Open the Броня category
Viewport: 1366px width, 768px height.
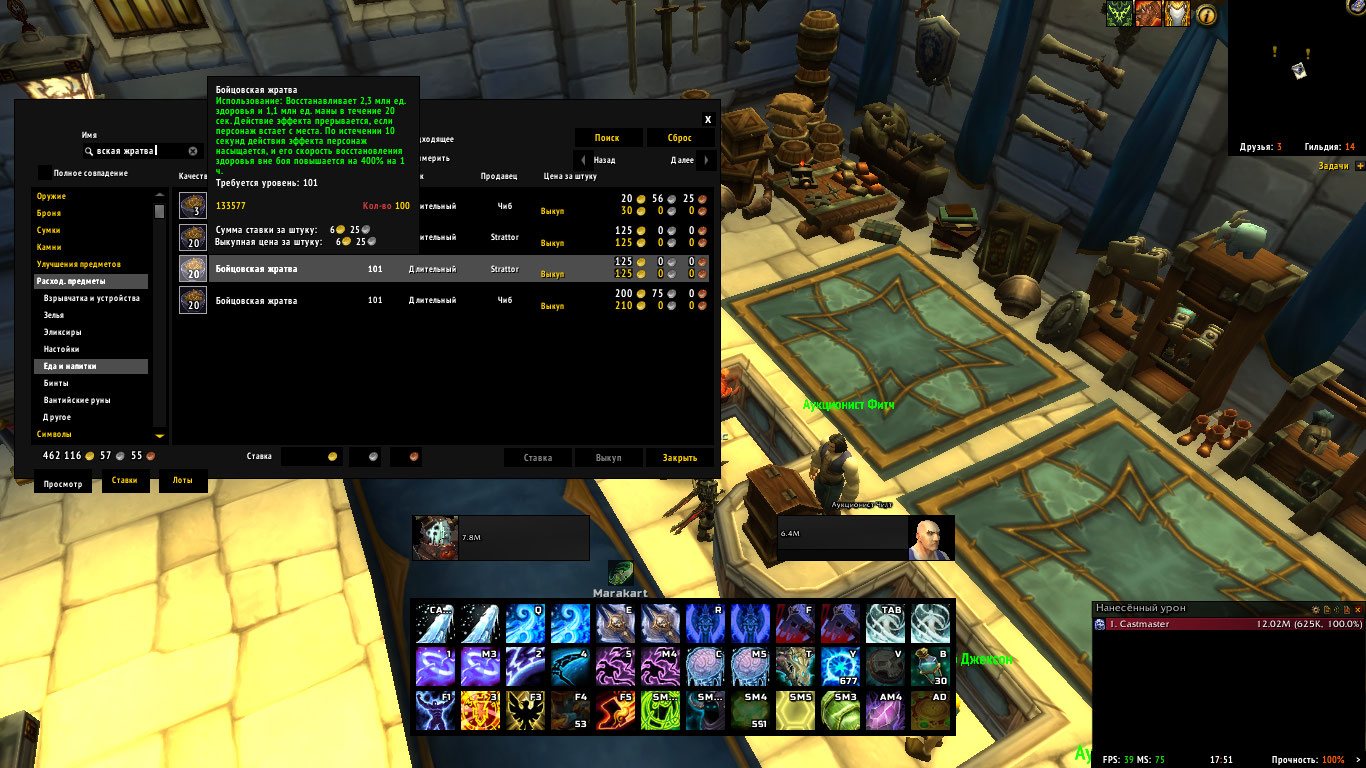coord(49,213)
